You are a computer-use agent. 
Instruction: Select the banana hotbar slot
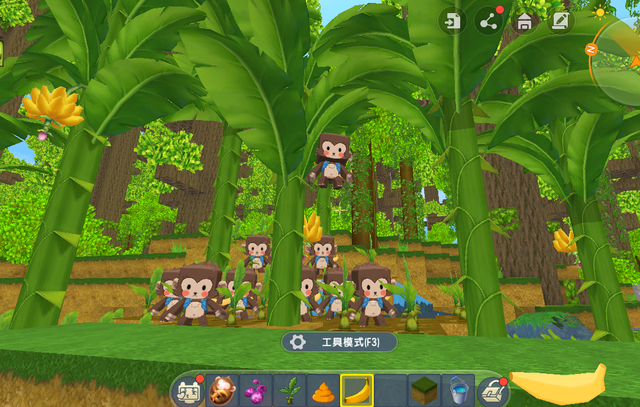[357, 391]
